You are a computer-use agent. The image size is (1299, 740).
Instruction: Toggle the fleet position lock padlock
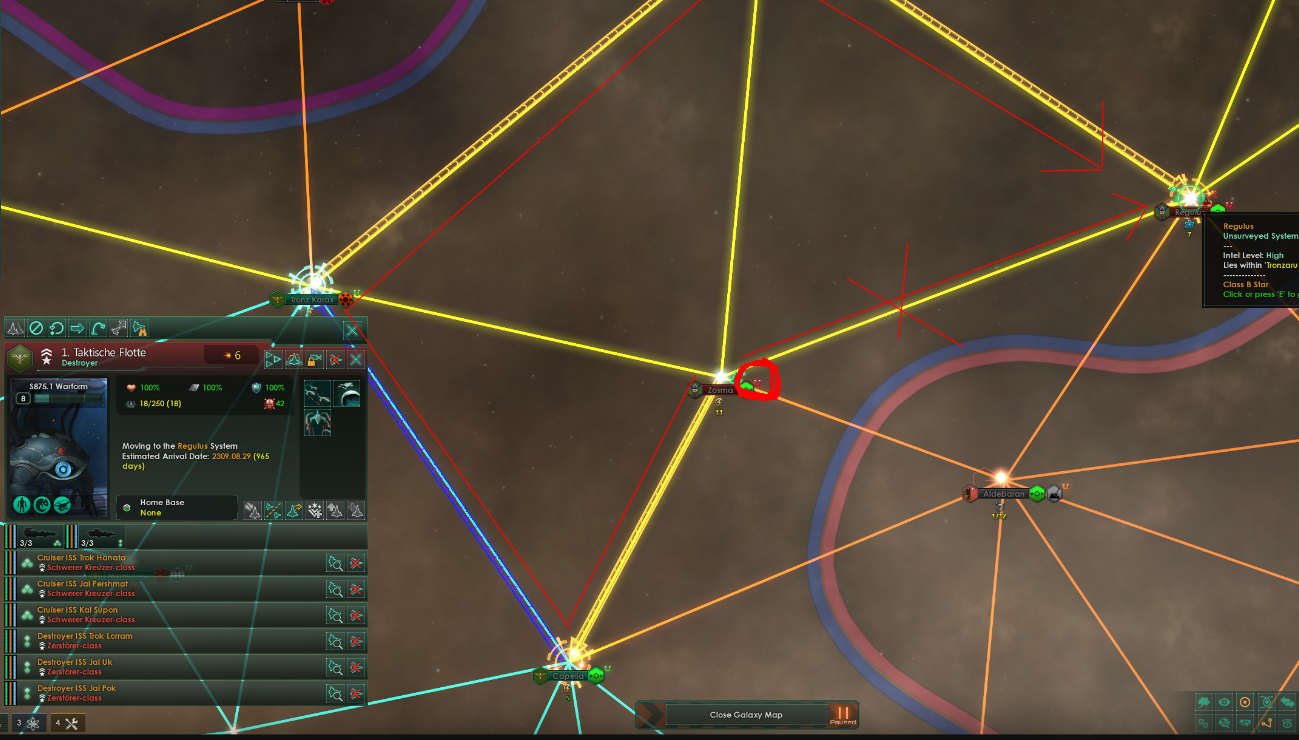click(313, 358)
